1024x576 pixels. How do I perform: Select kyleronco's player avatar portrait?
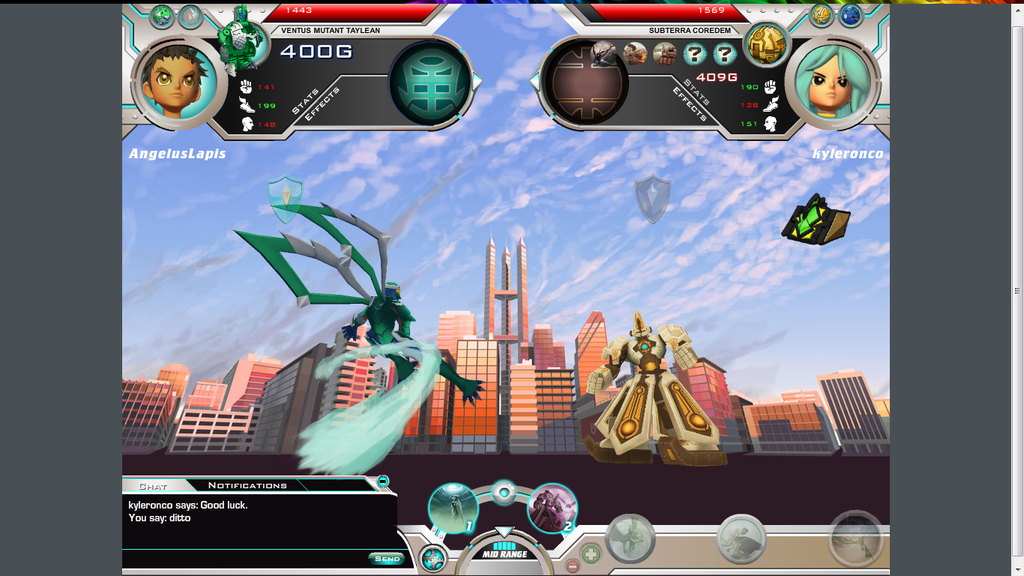pos(836,82)
